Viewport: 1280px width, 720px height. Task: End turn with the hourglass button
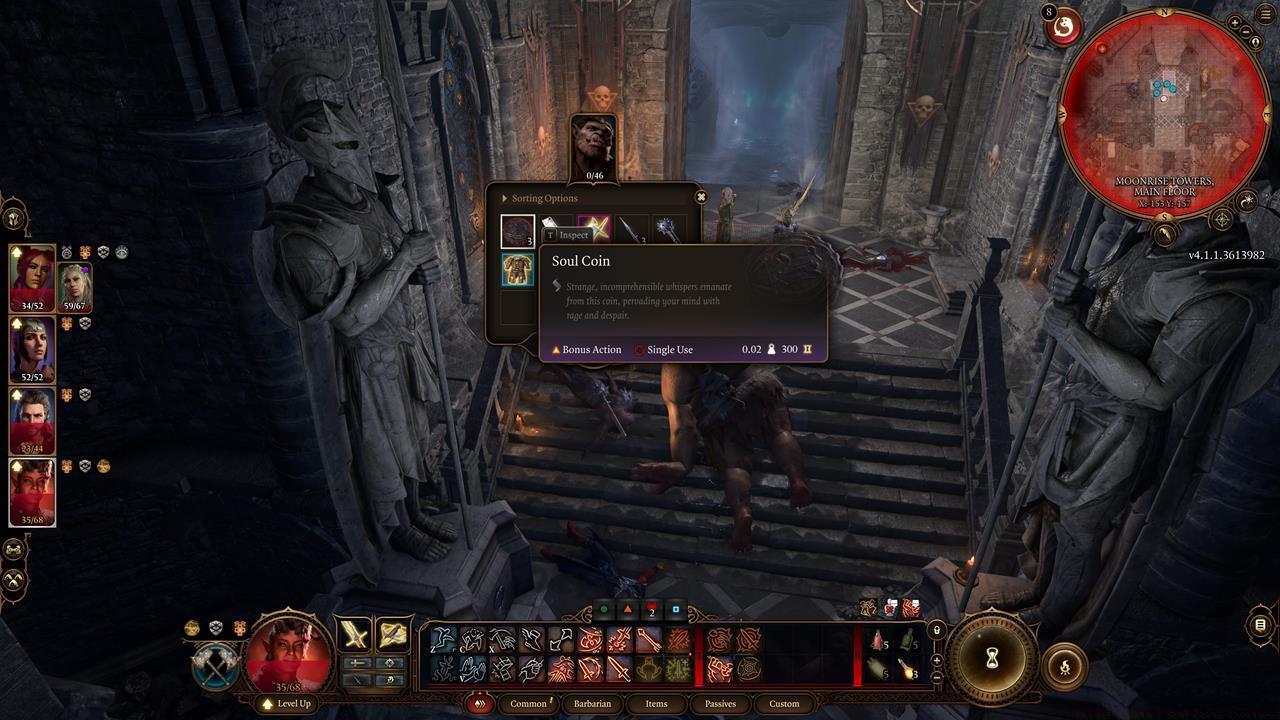[993, 658]
